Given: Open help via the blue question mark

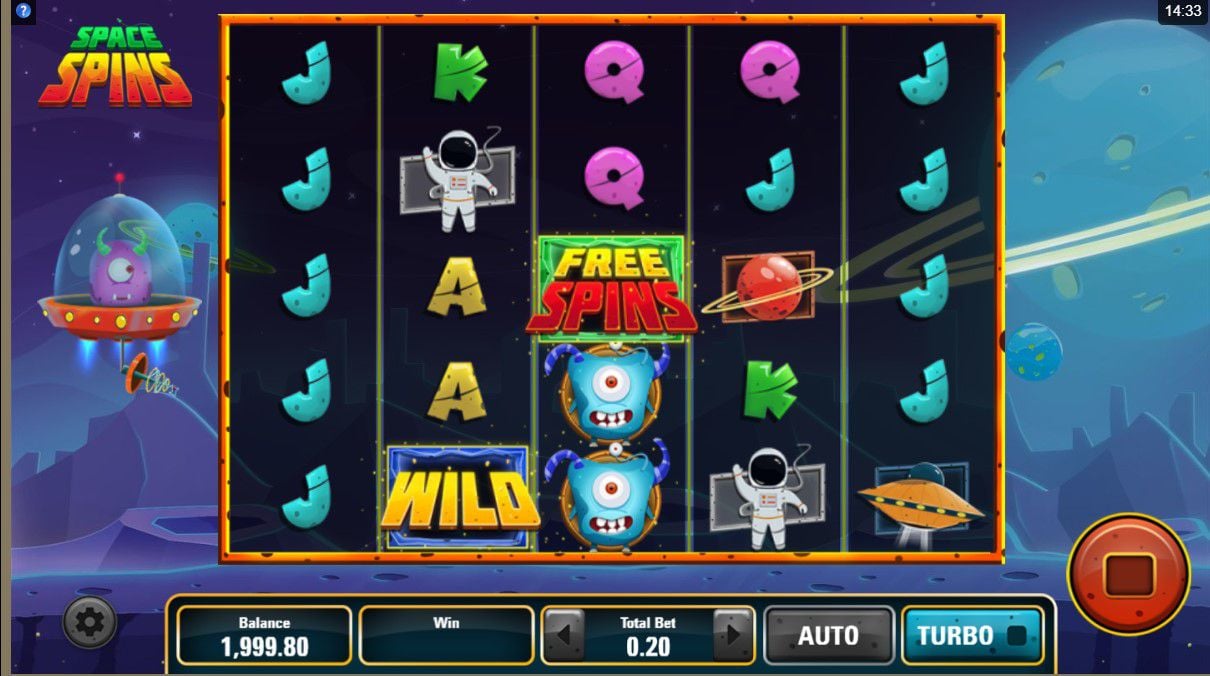Looking at the screenshot, I should 24,10.
